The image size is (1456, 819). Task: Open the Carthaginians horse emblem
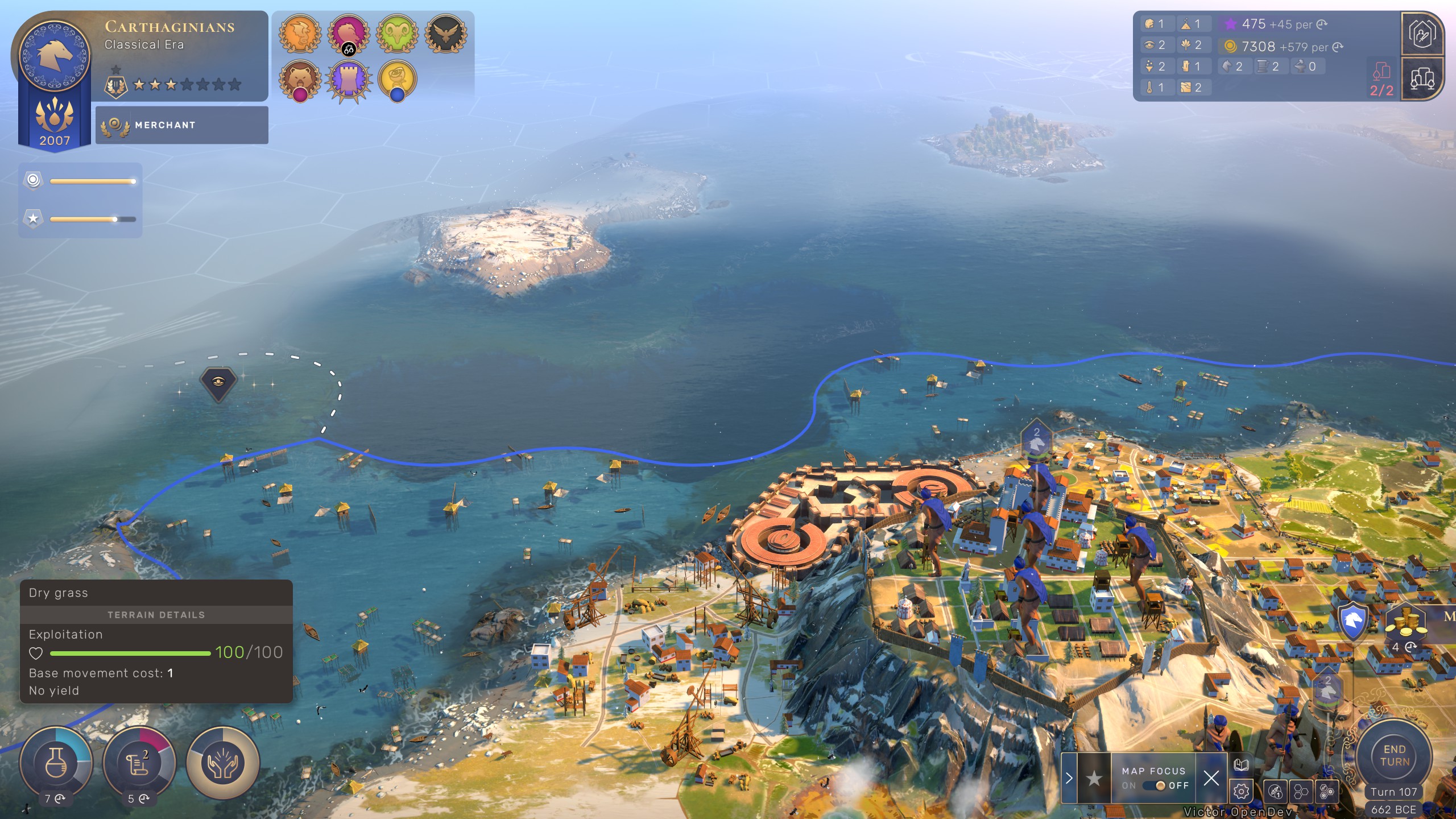55,56
